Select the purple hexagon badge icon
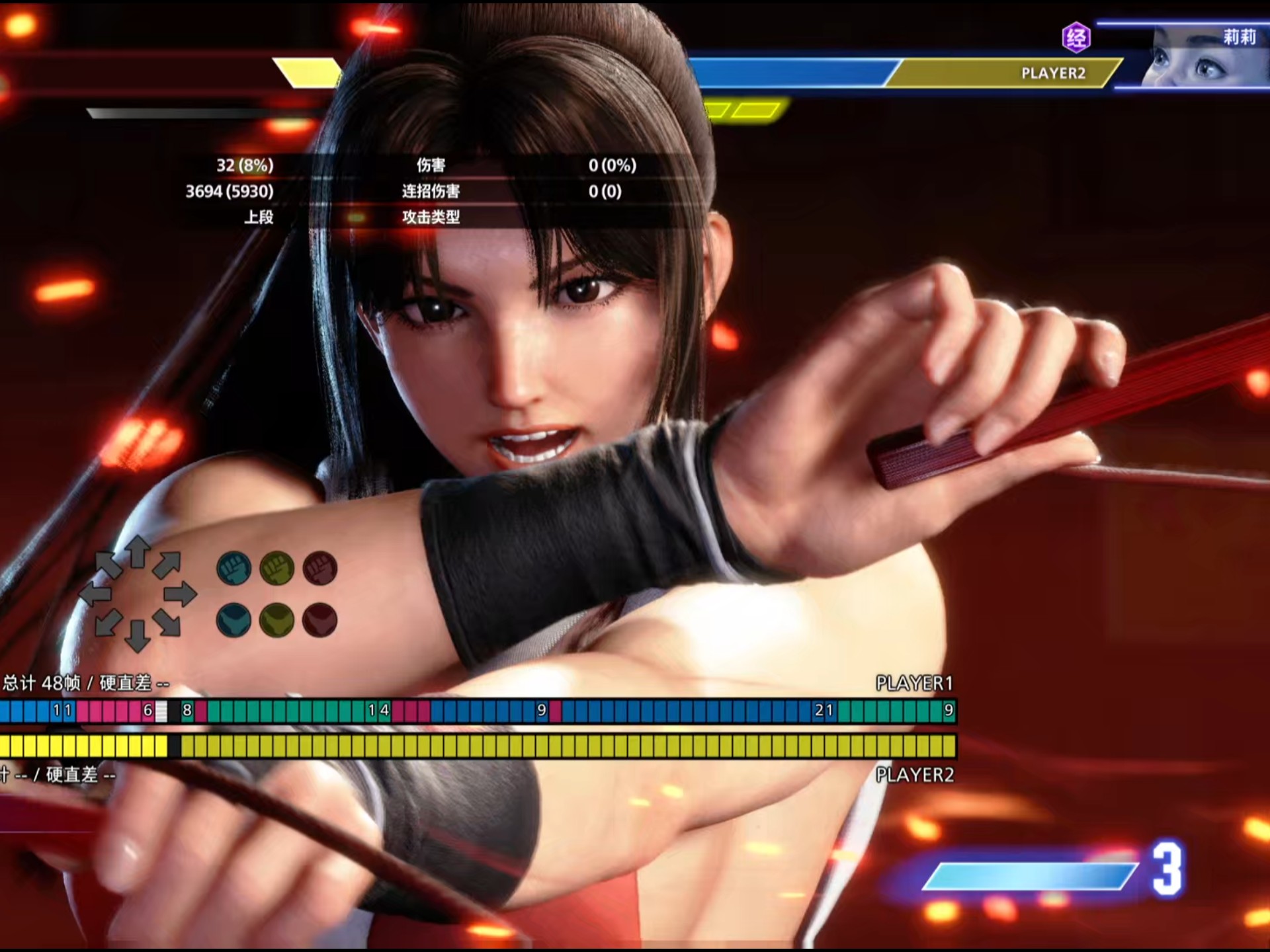The image size is (1270, 952). click(x=1076, y=37)
